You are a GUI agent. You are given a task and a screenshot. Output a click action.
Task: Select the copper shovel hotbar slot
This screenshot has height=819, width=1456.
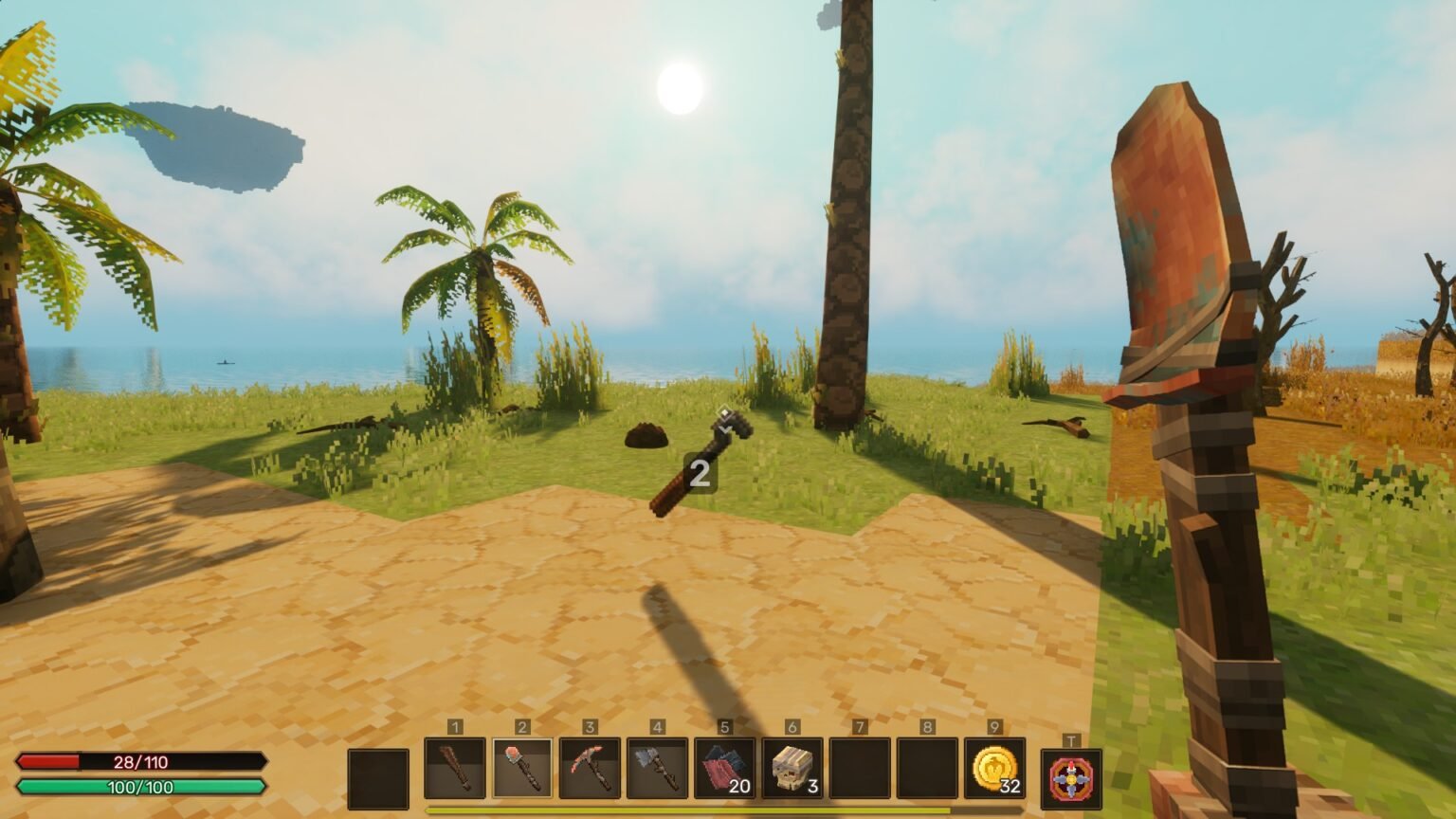[x=522, y=769]
